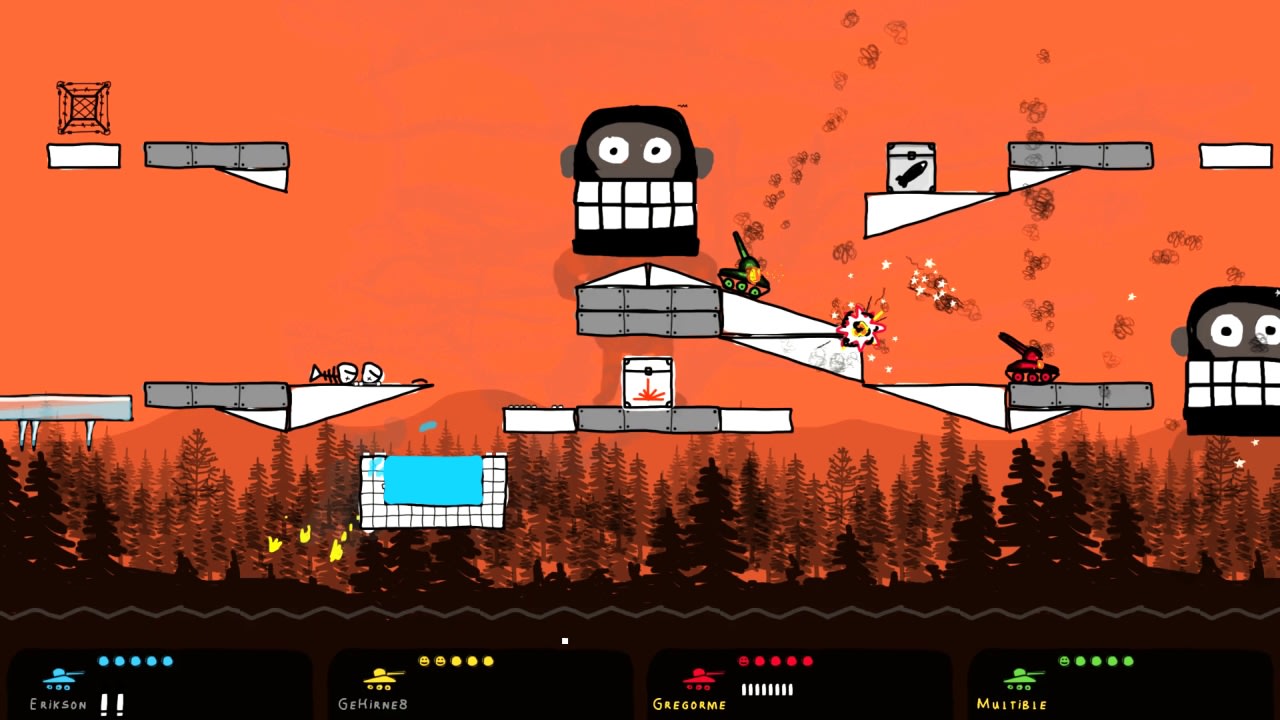1280x720 pixels.
Task: Click the blue water pool block
Action: click(432, 480)
